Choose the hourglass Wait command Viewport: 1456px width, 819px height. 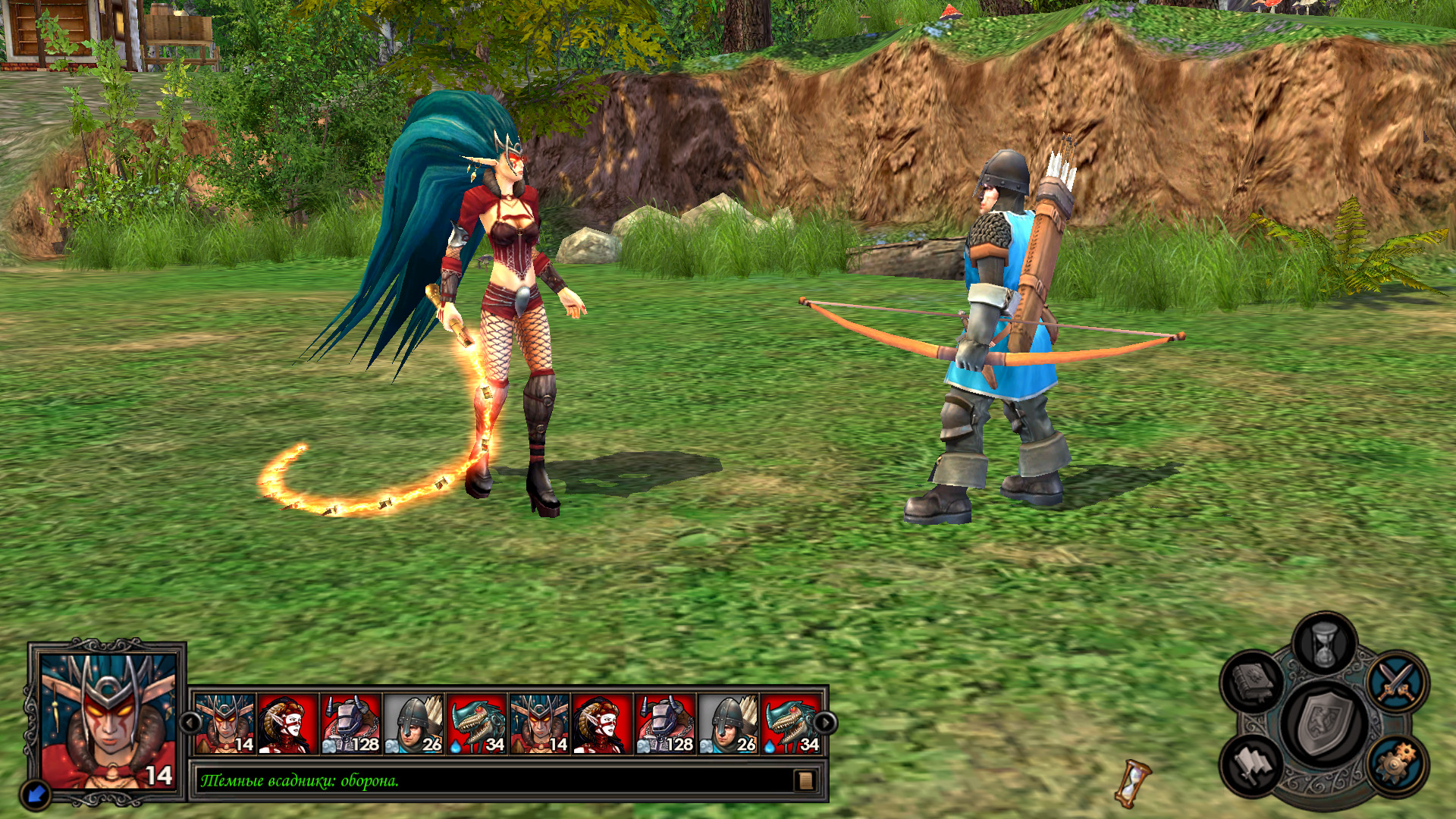click(1324, 645)
